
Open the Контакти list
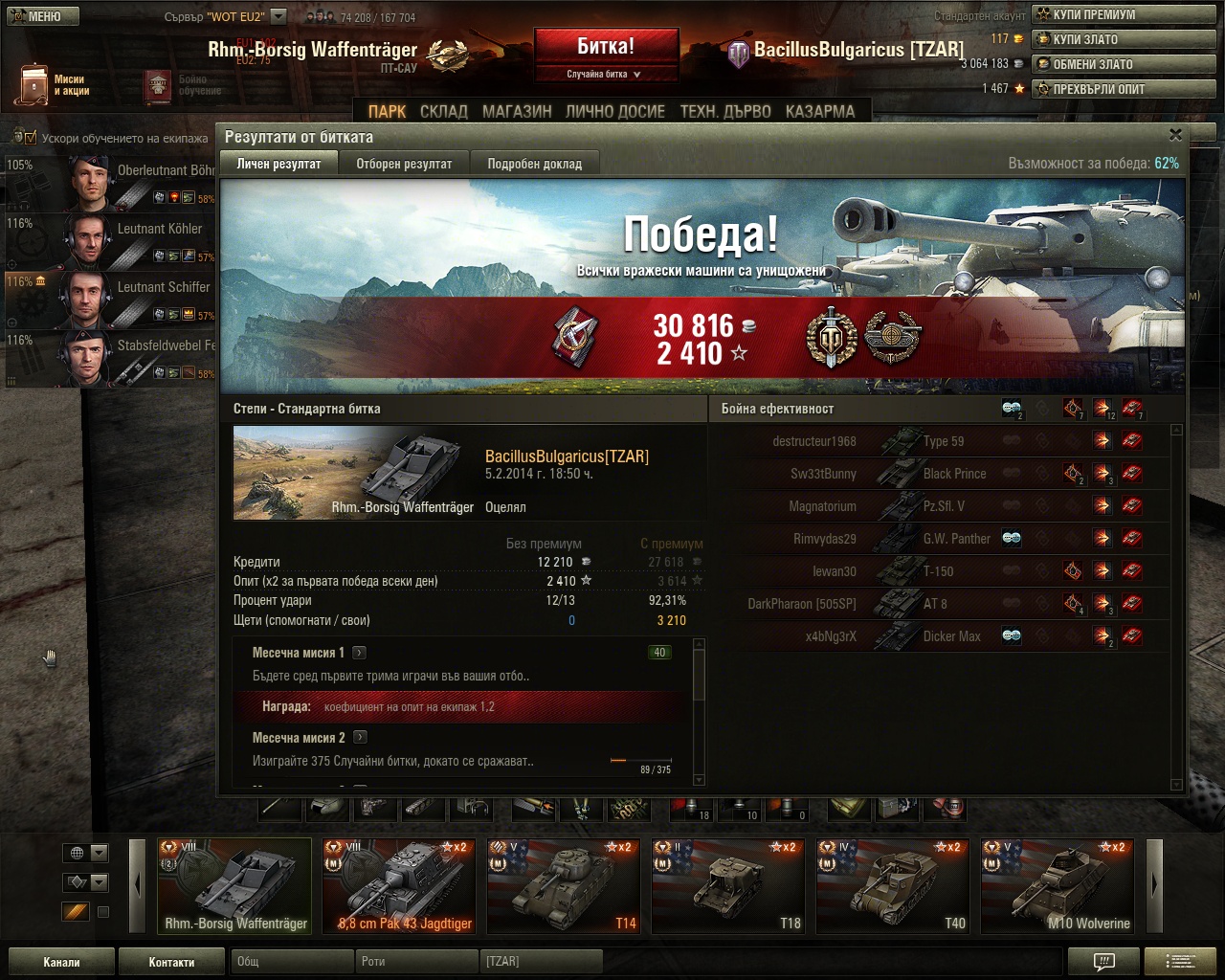point(171,962)
